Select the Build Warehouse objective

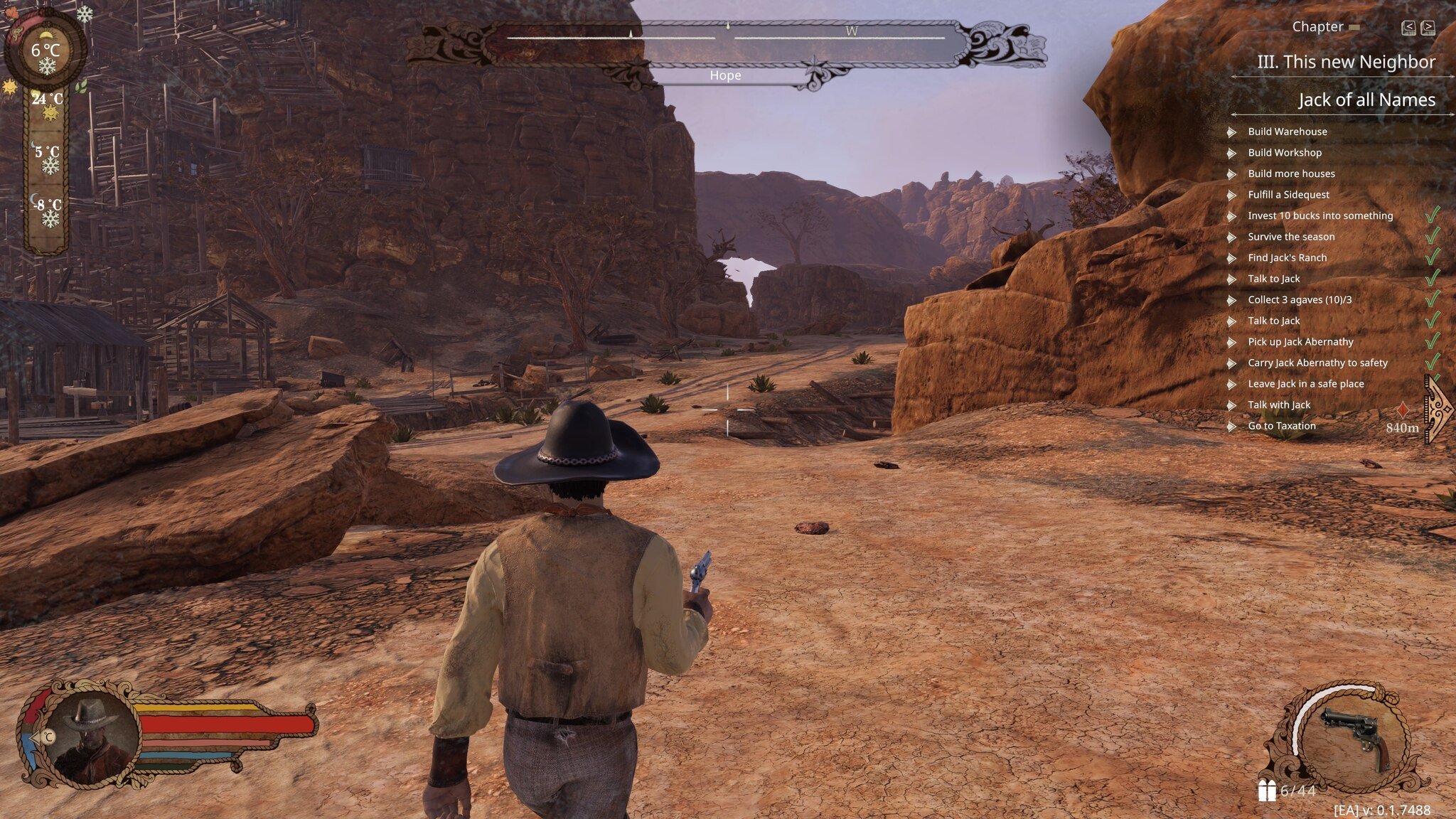[1287, 132]
